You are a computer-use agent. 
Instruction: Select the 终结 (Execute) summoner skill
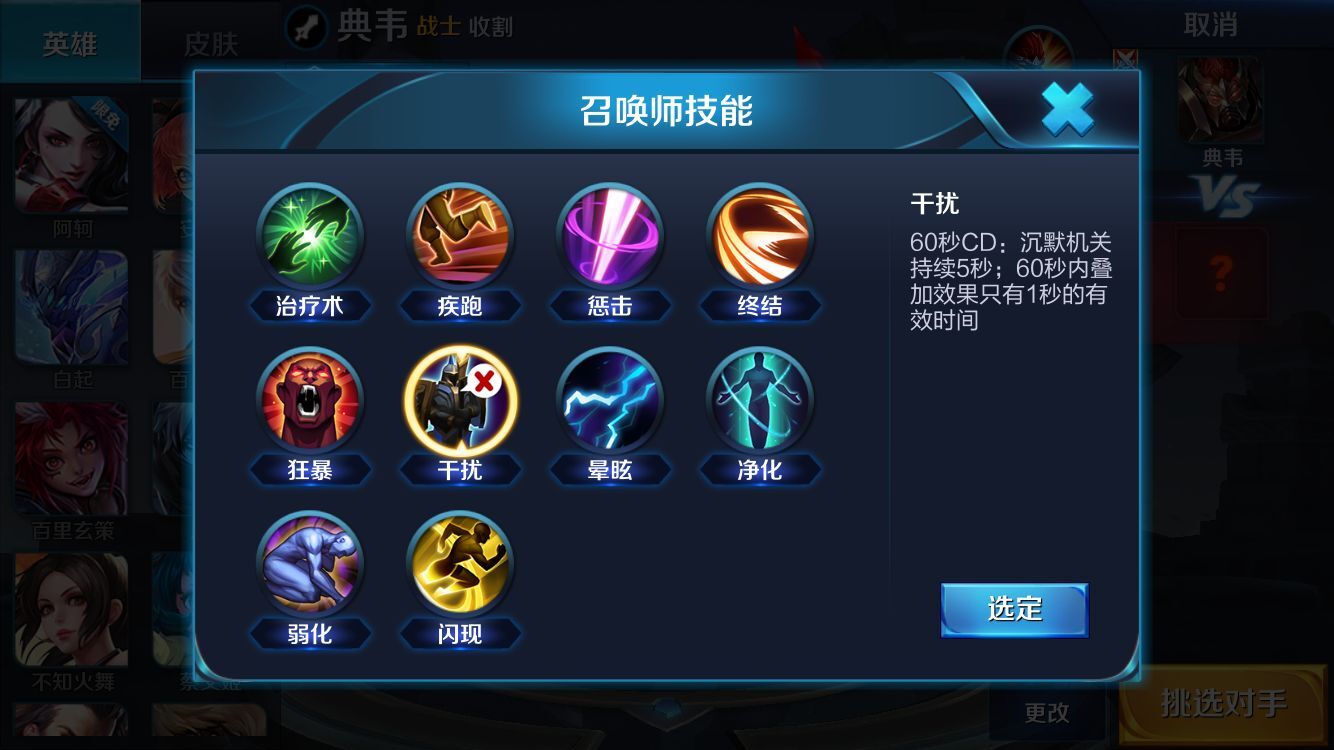(760, 237)
